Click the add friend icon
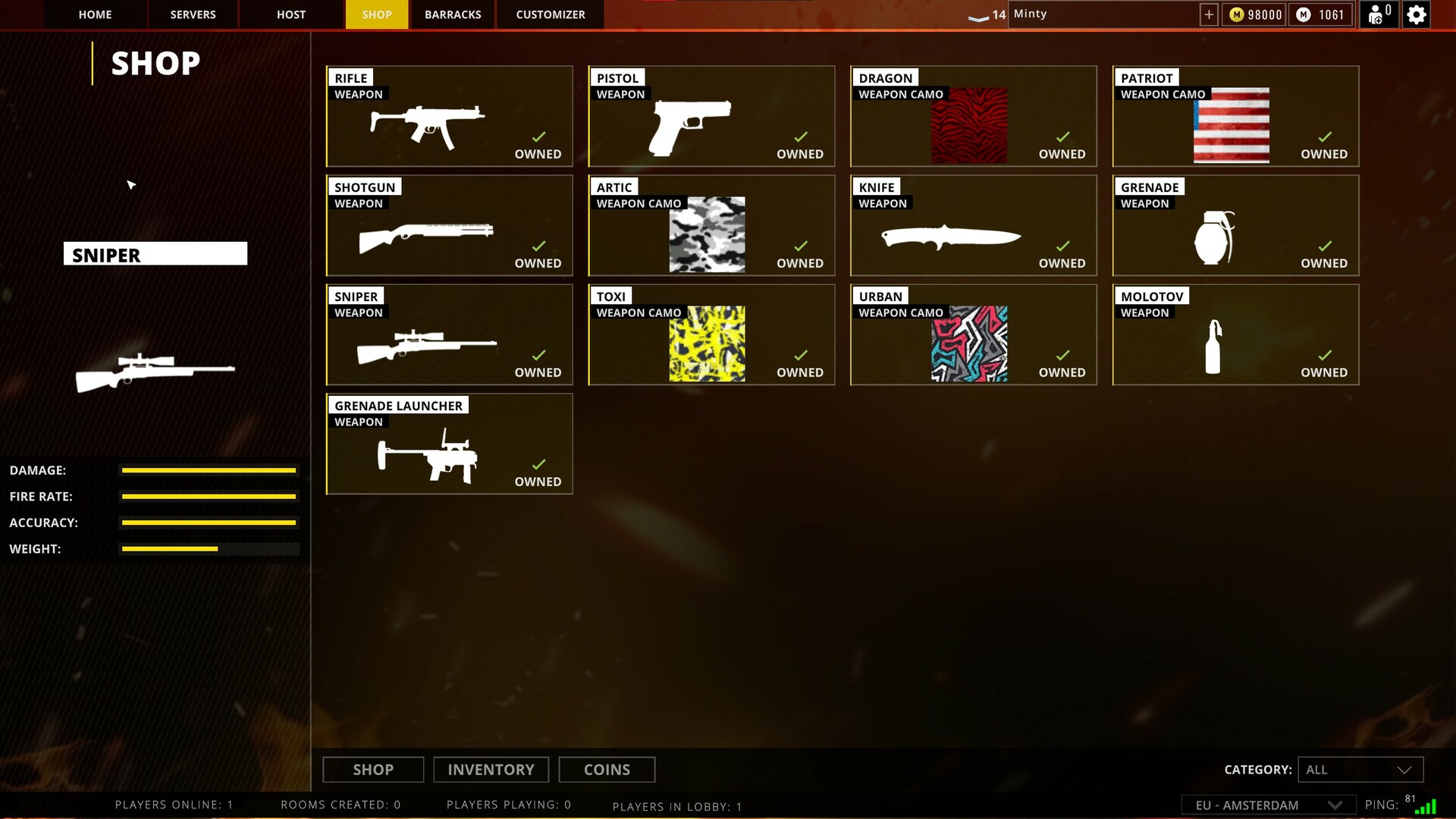 point(1377,14)
